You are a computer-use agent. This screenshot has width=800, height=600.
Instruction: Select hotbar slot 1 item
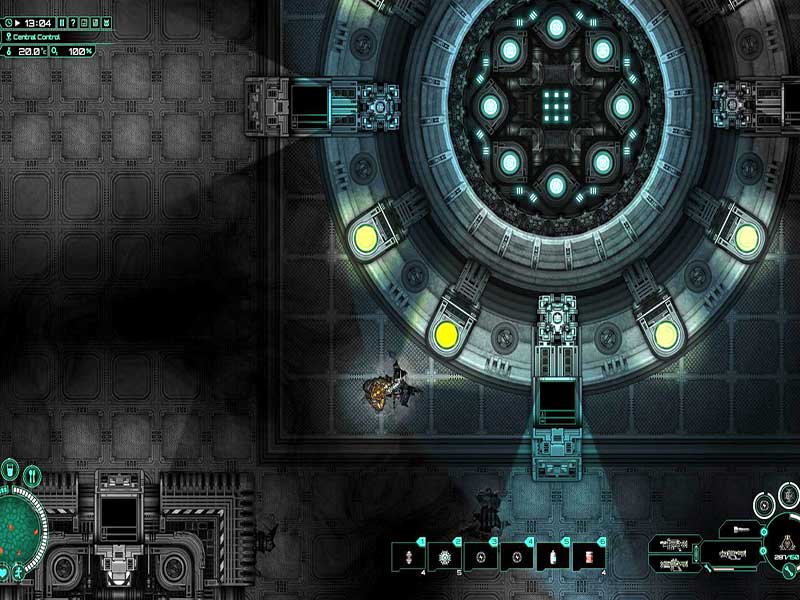(408, 557)
